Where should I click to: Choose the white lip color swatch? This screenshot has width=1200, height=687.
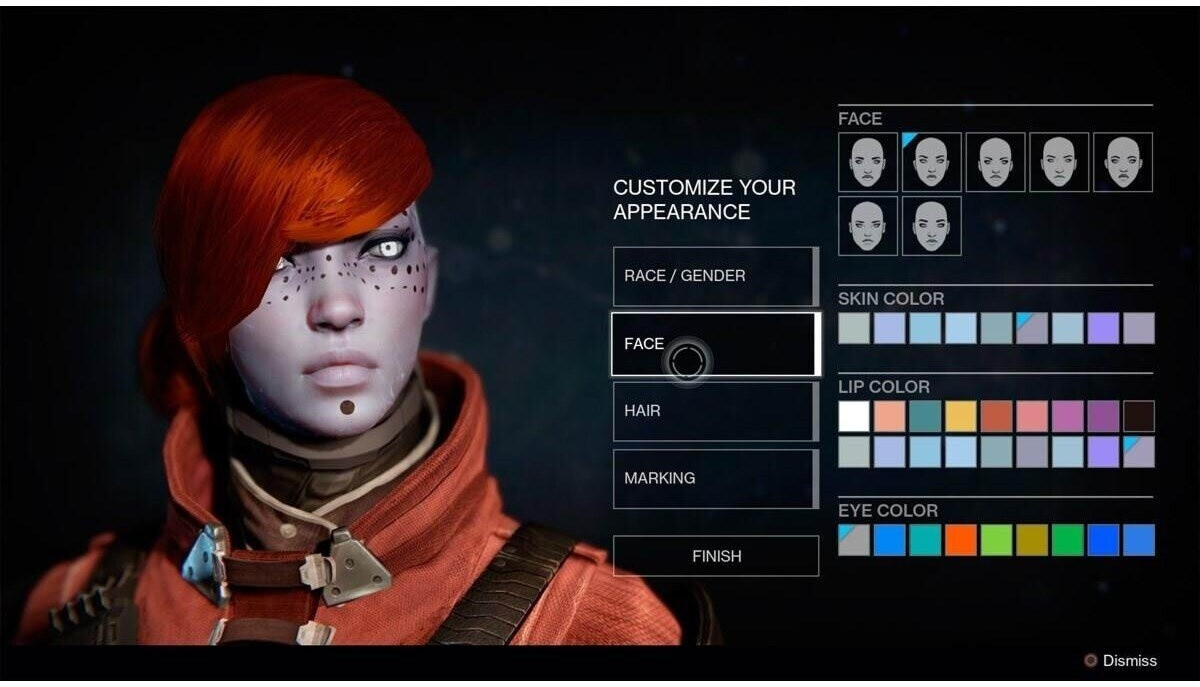coord(854,416)
